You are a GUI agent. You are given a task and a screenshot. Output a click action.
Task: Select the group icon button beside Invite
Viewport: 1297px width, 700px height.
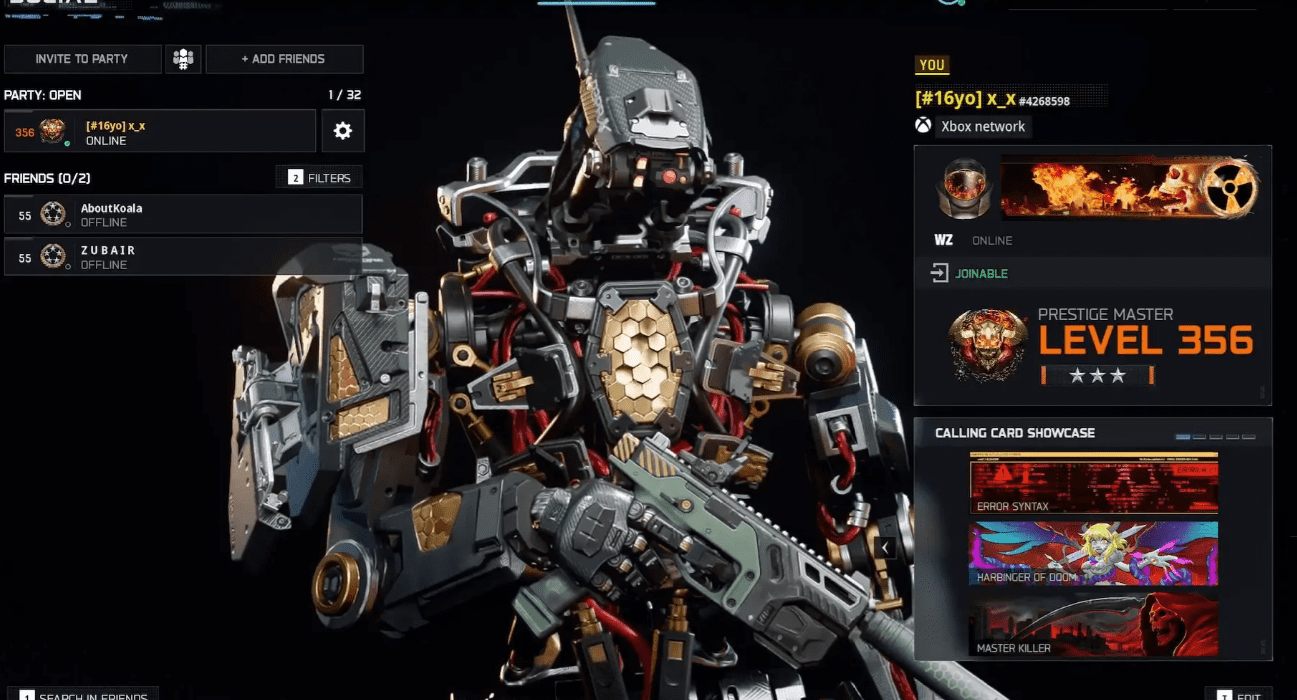pos(183,59)
